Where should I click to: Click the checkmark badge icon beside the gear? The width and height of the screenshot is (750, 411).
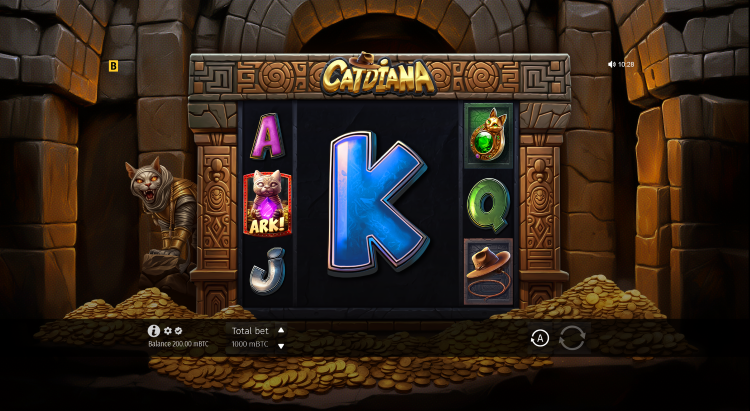179,330
